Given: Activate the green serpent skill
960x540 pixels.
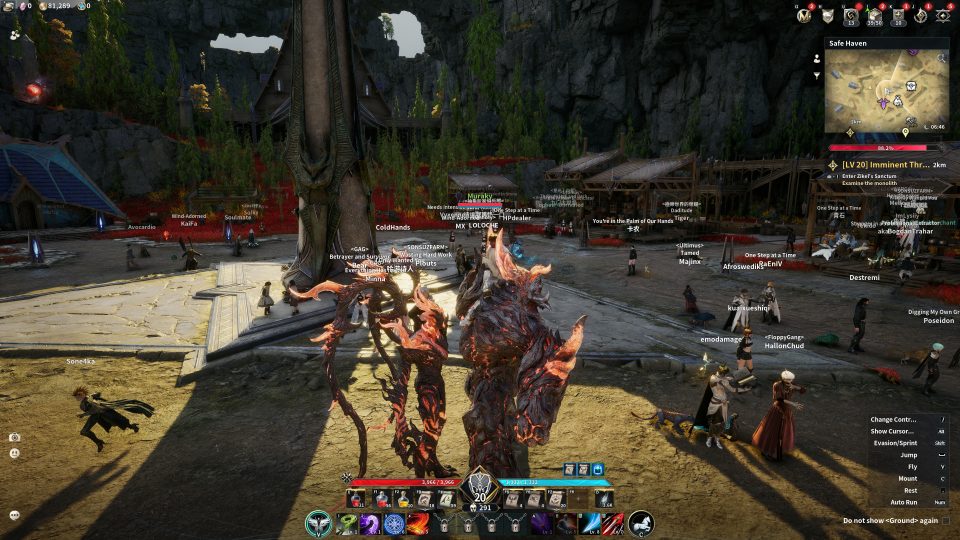Looking at the screenshot, I should pyautogui.click(x=346, y=523).
